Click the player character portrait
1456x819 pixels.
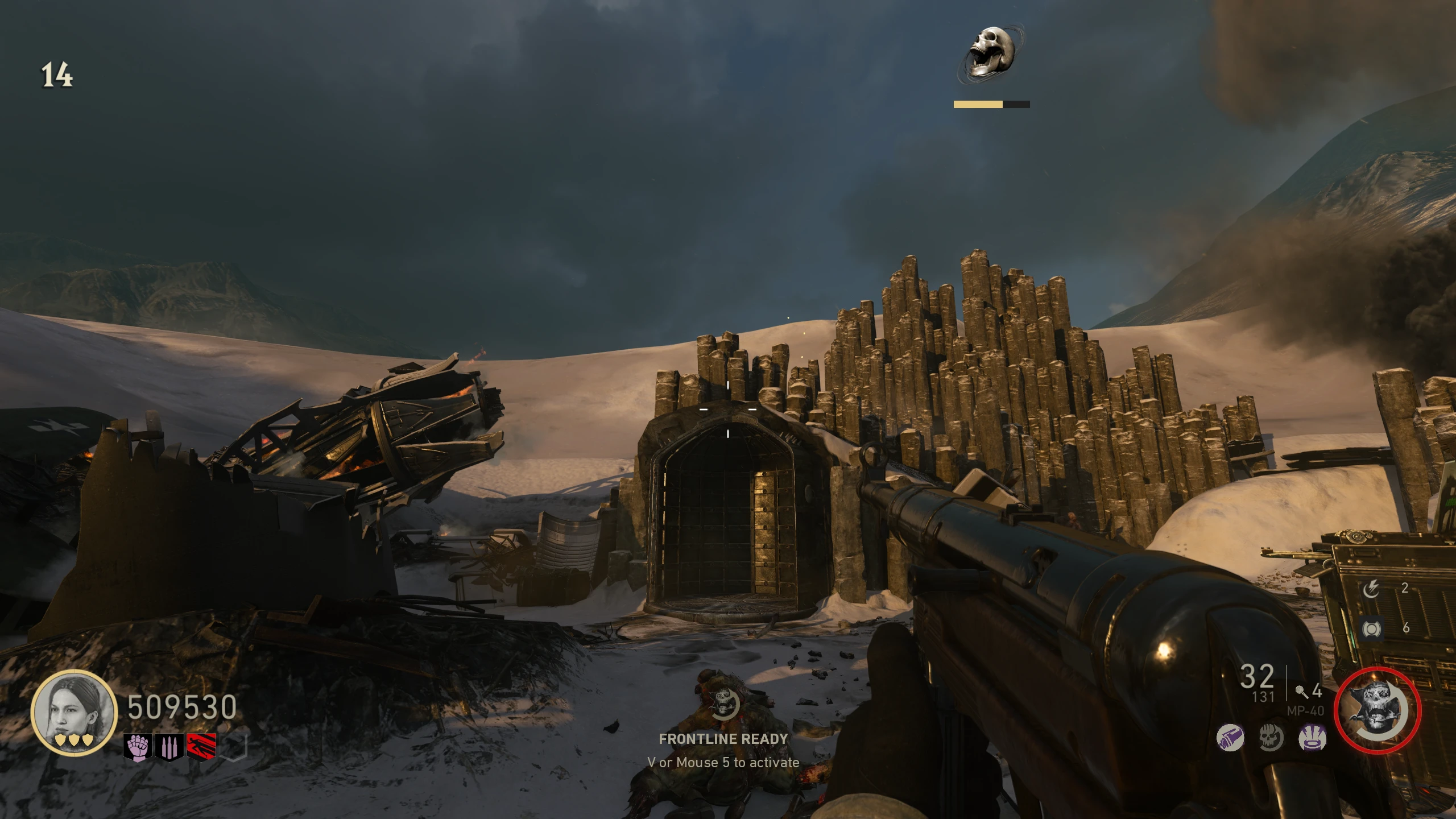pos(74,712)
